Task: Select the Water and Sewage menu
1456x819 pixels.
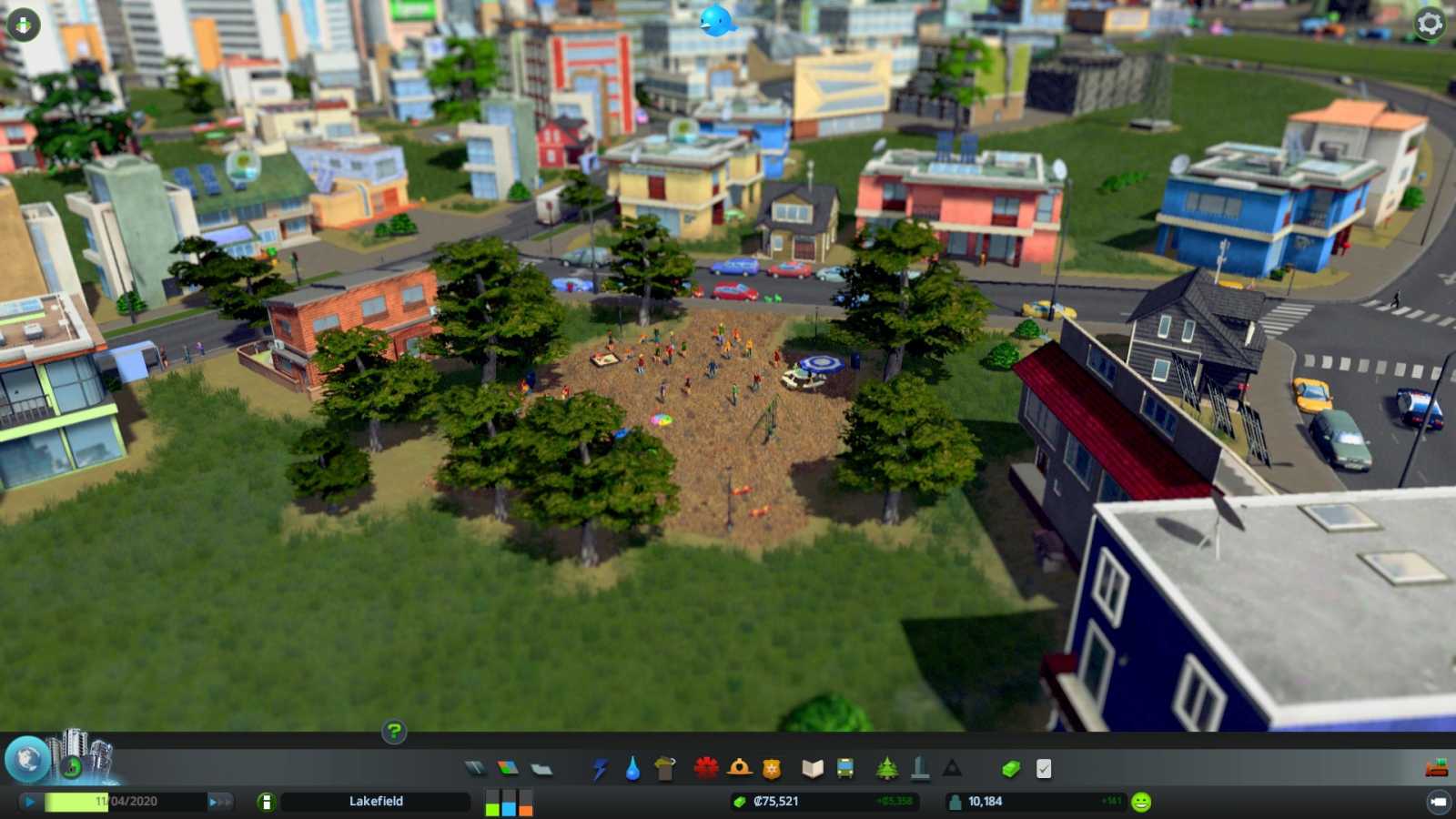Action: 632,767
